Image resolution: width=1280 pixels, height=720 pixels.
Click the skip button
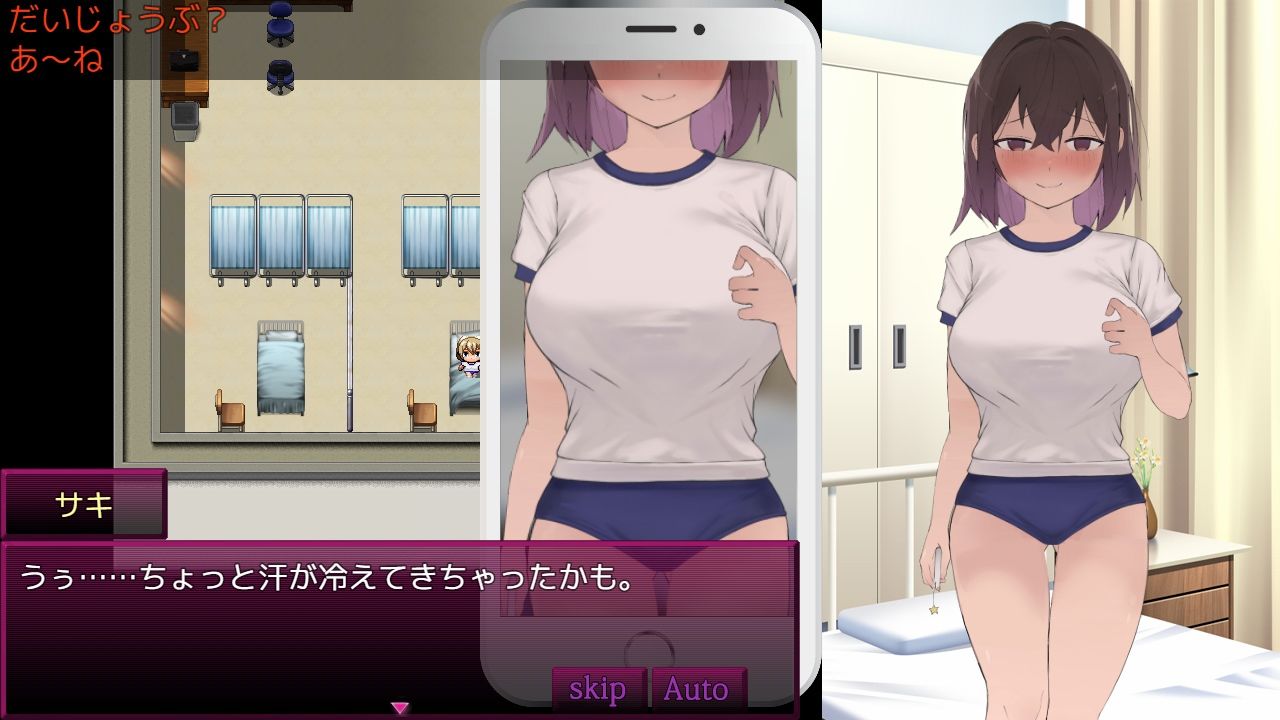596,688
